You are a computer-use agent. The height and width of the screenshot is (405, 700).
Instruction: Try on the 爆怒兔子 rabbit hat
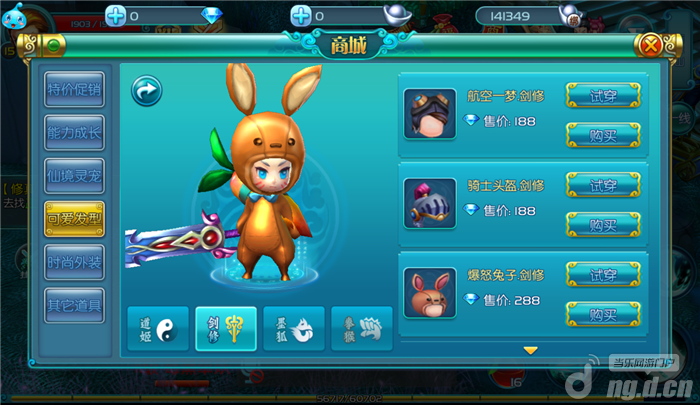click(x=603, y=275)
